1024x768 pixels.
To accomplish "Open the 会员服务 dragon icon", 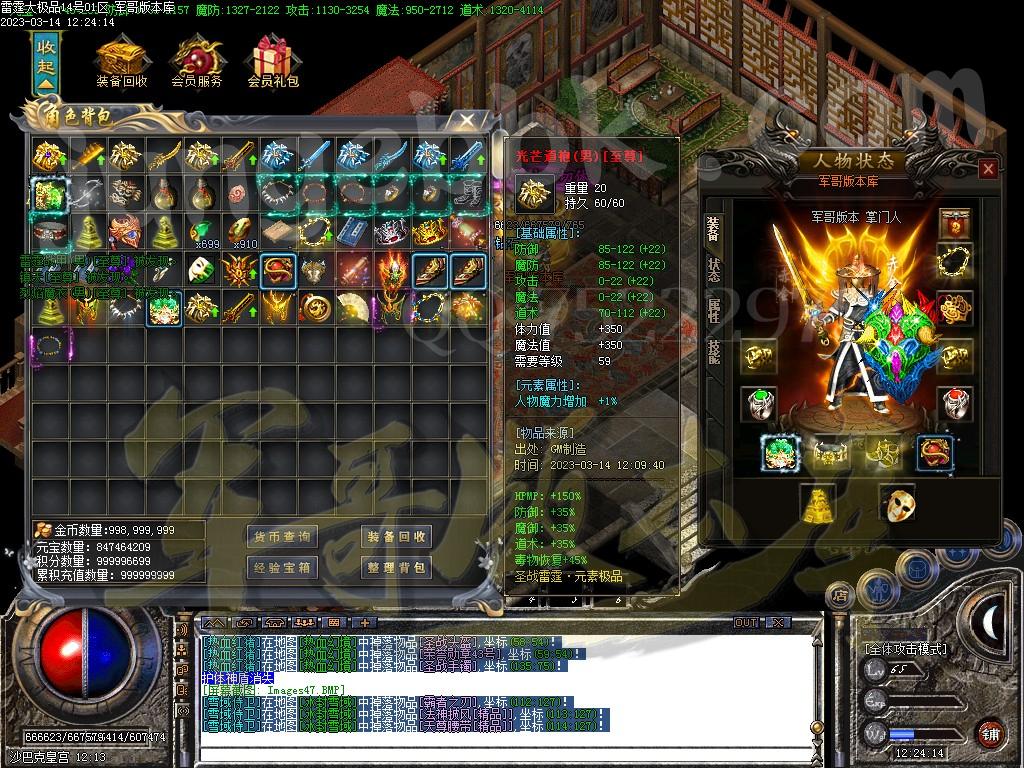I will tap(197, 62).
